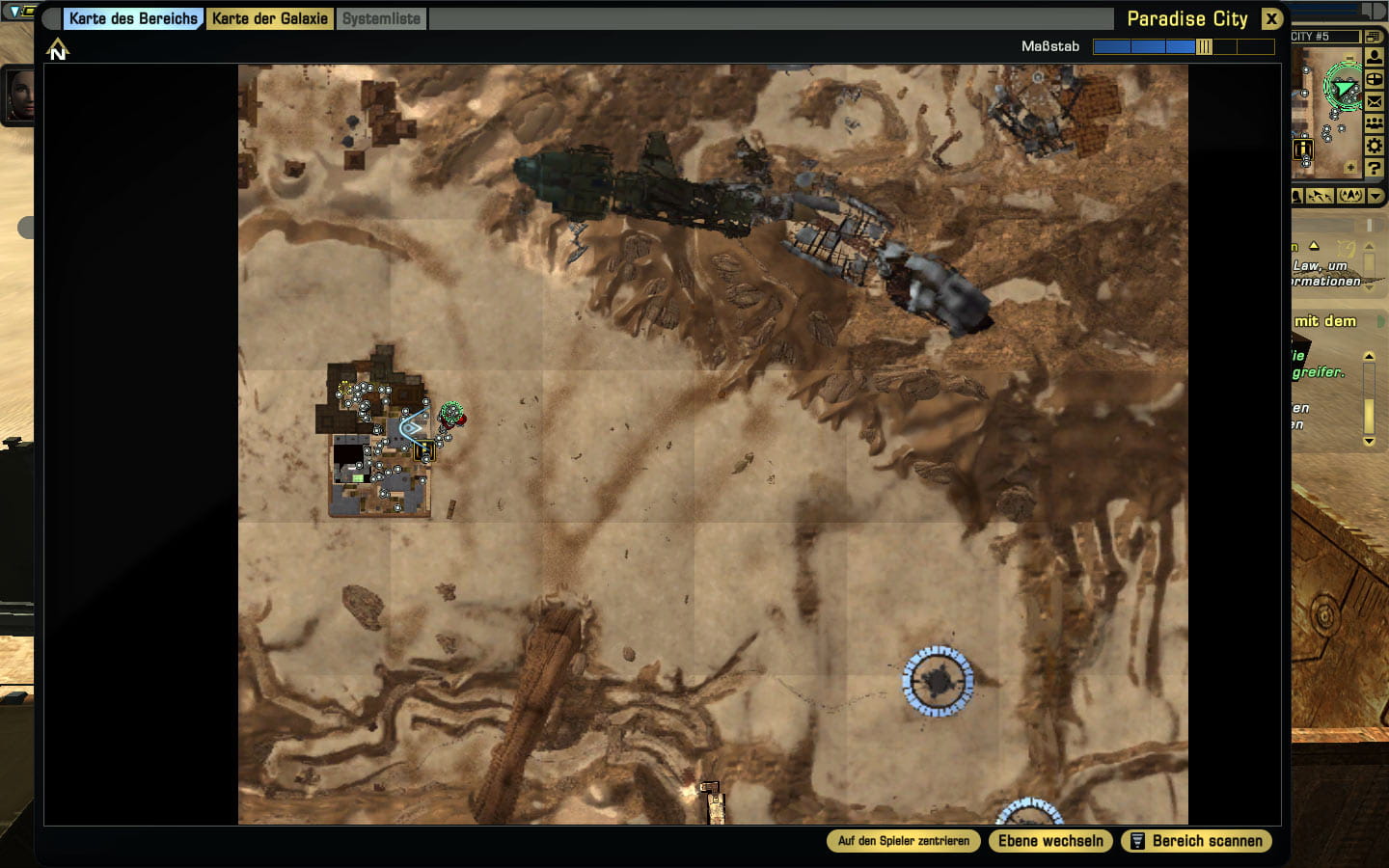Choose the Ebene wechseln button

point(1050,841)
